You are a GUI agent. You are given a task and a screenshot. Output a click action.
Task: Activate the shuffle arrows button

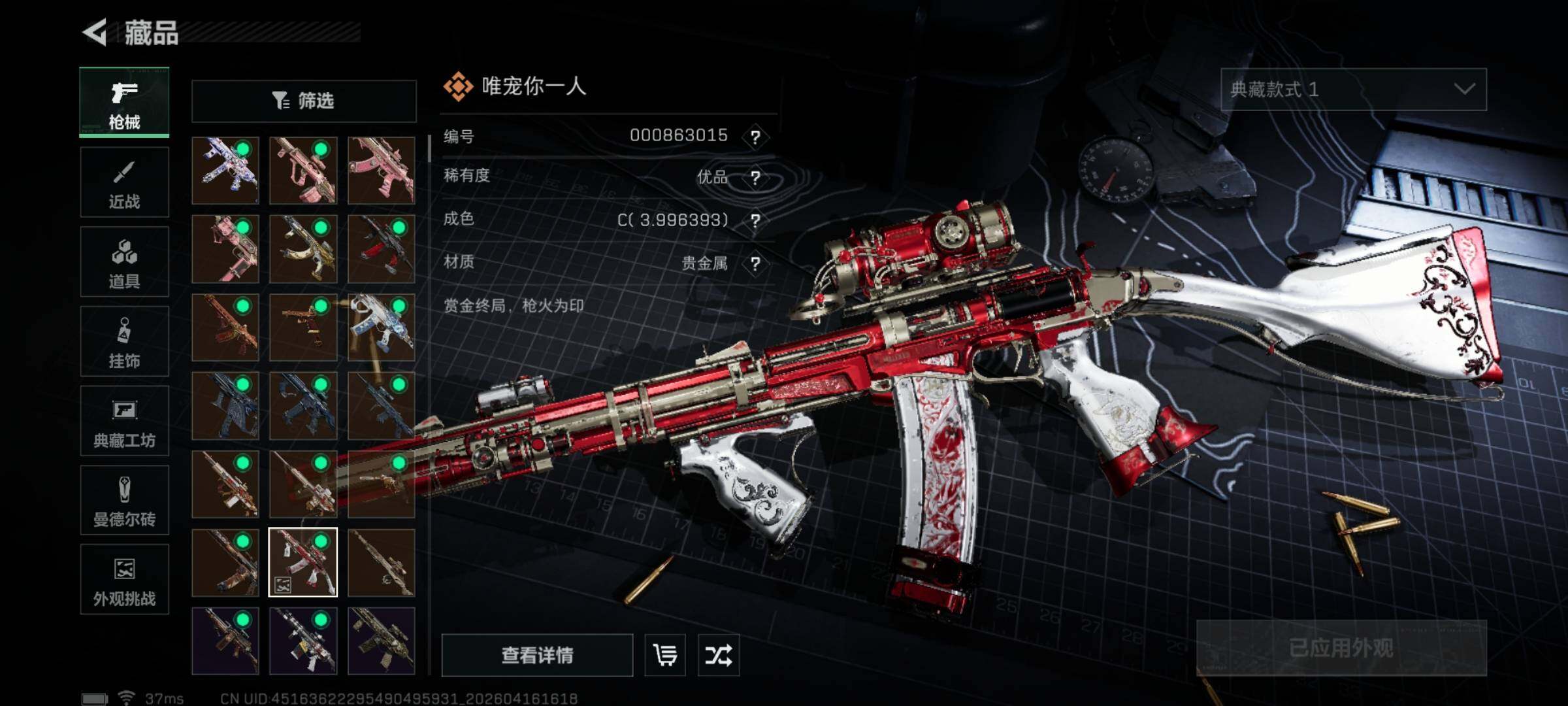tap(718, 655)
